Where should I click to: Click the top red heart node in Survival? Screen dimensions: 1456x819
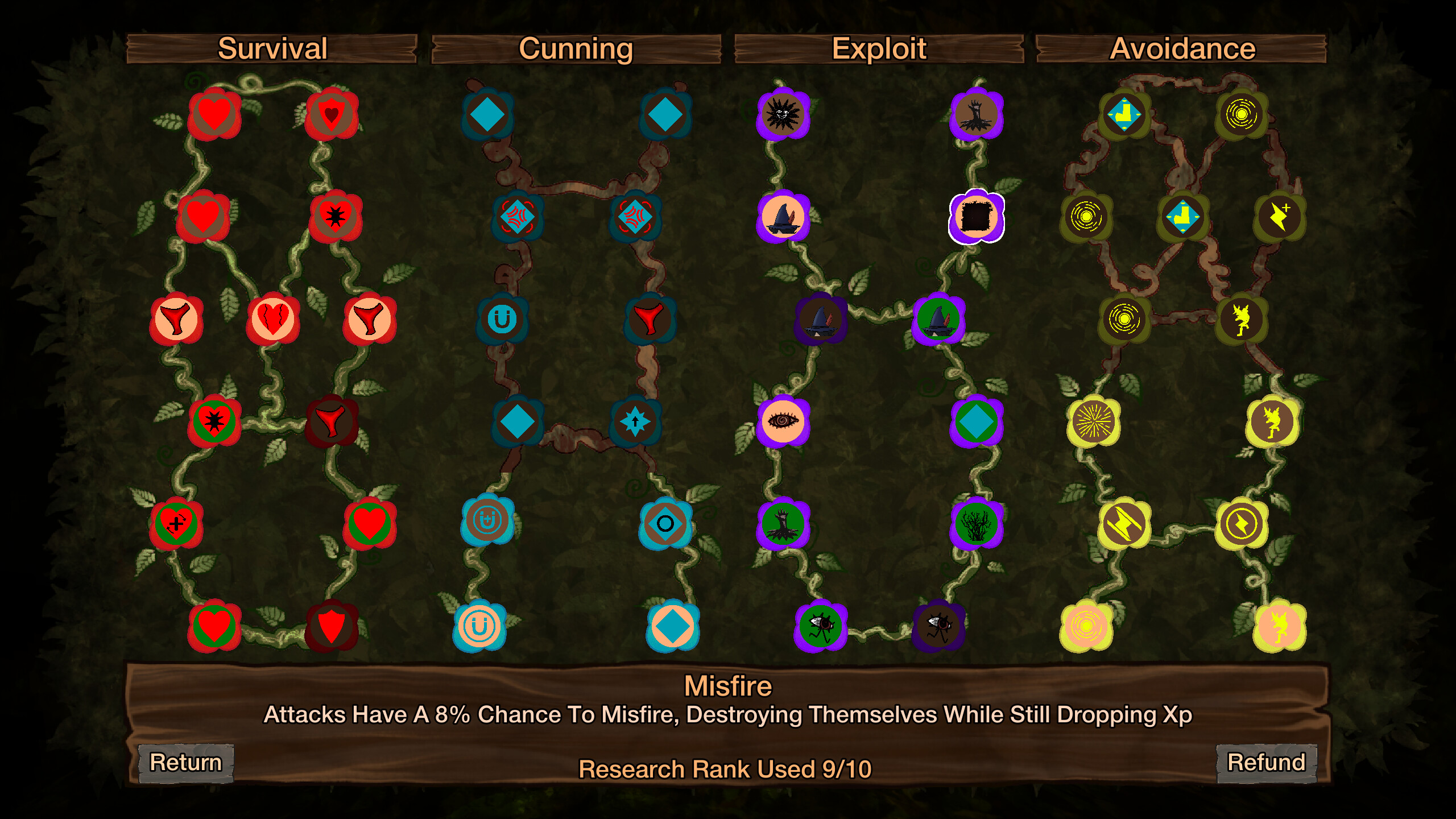(213, 112)
